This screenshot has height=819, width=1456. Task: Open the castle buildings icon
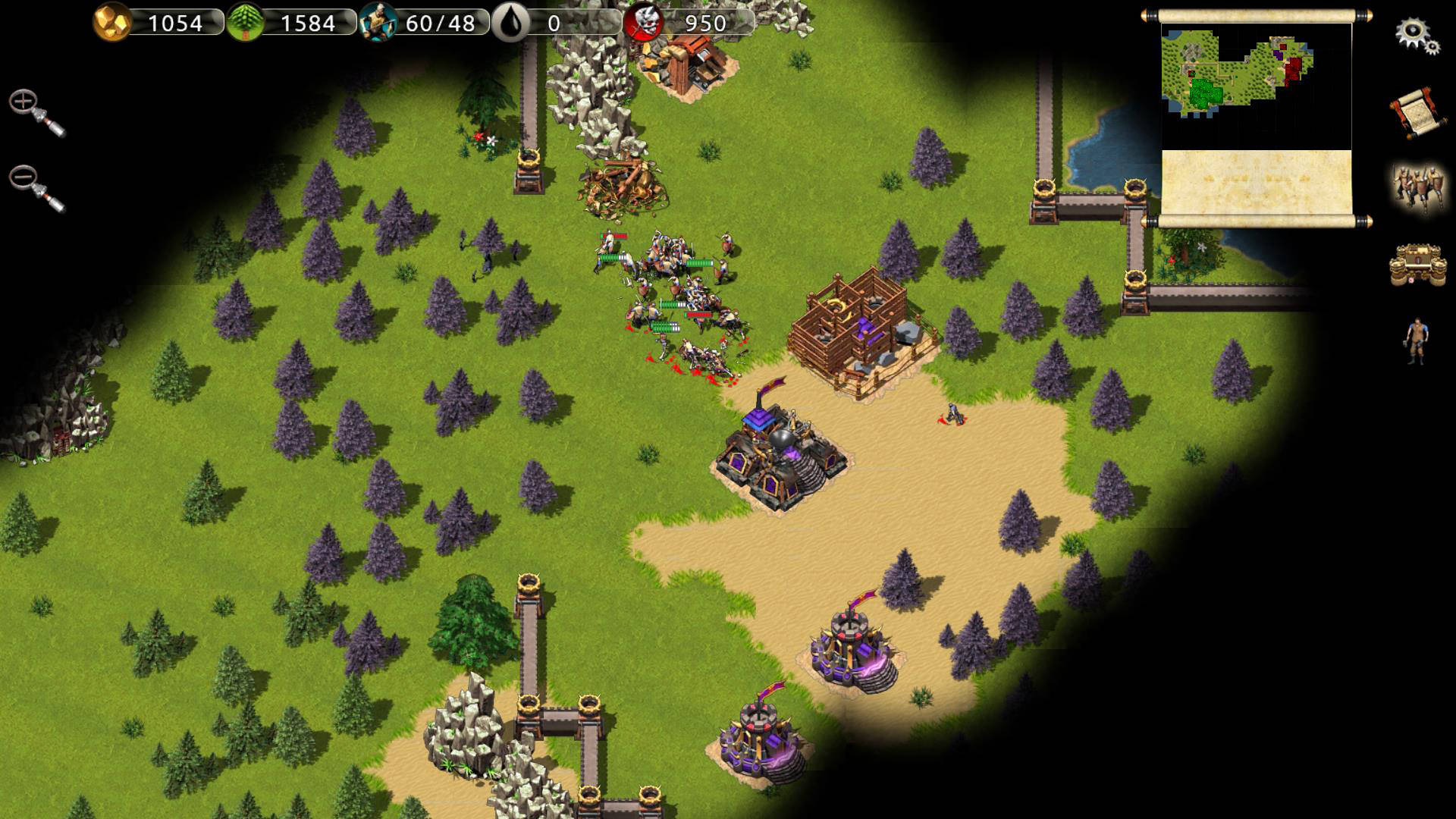pos(1417,265)
